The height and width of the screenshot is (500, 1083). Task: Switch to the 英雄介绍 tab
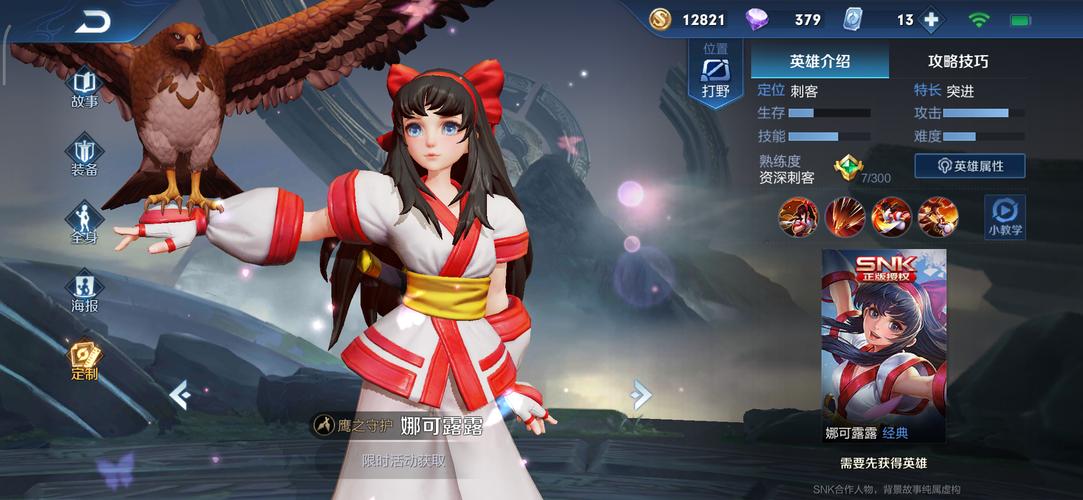(819, 61)
